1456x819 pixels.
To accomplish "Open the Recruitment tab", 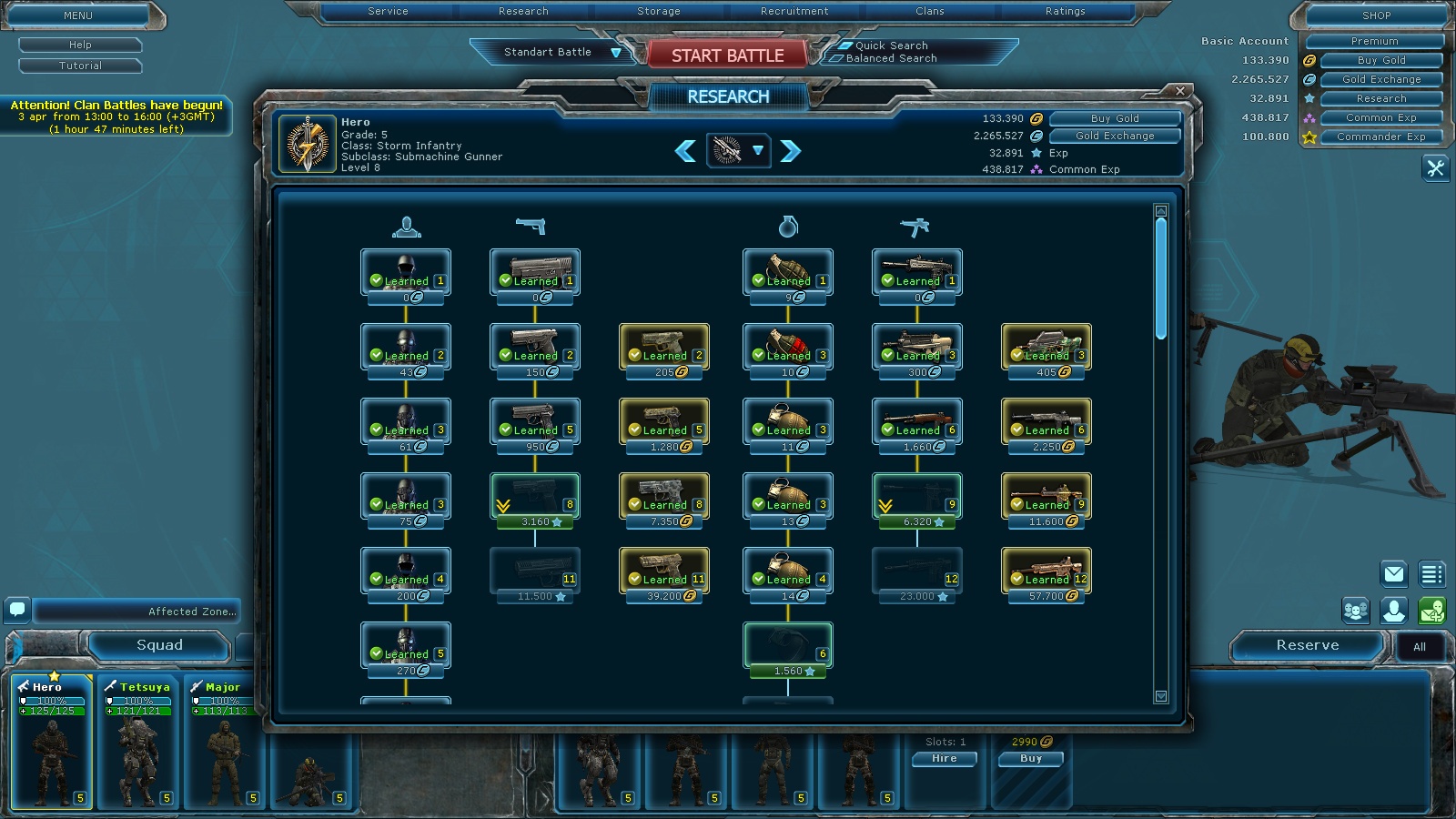I will click(794, 12).
